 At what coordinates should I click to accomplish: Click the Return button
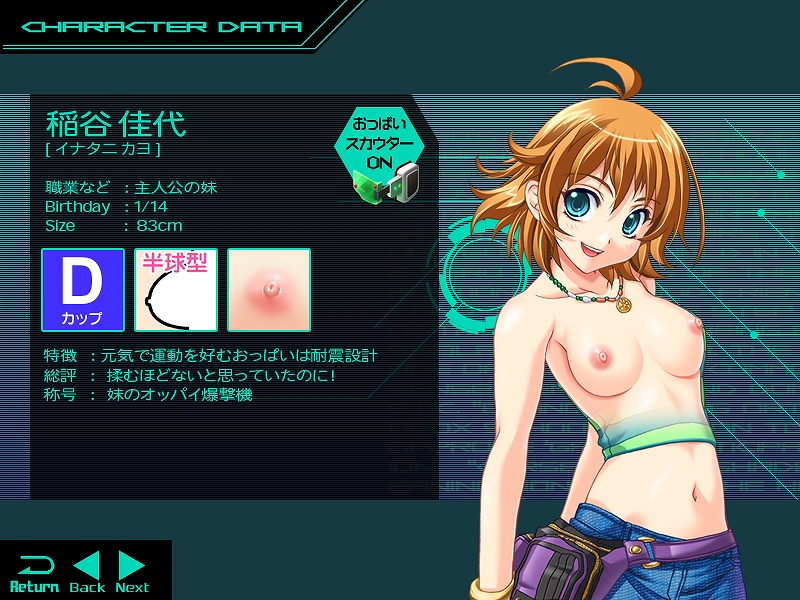(34, 572)
